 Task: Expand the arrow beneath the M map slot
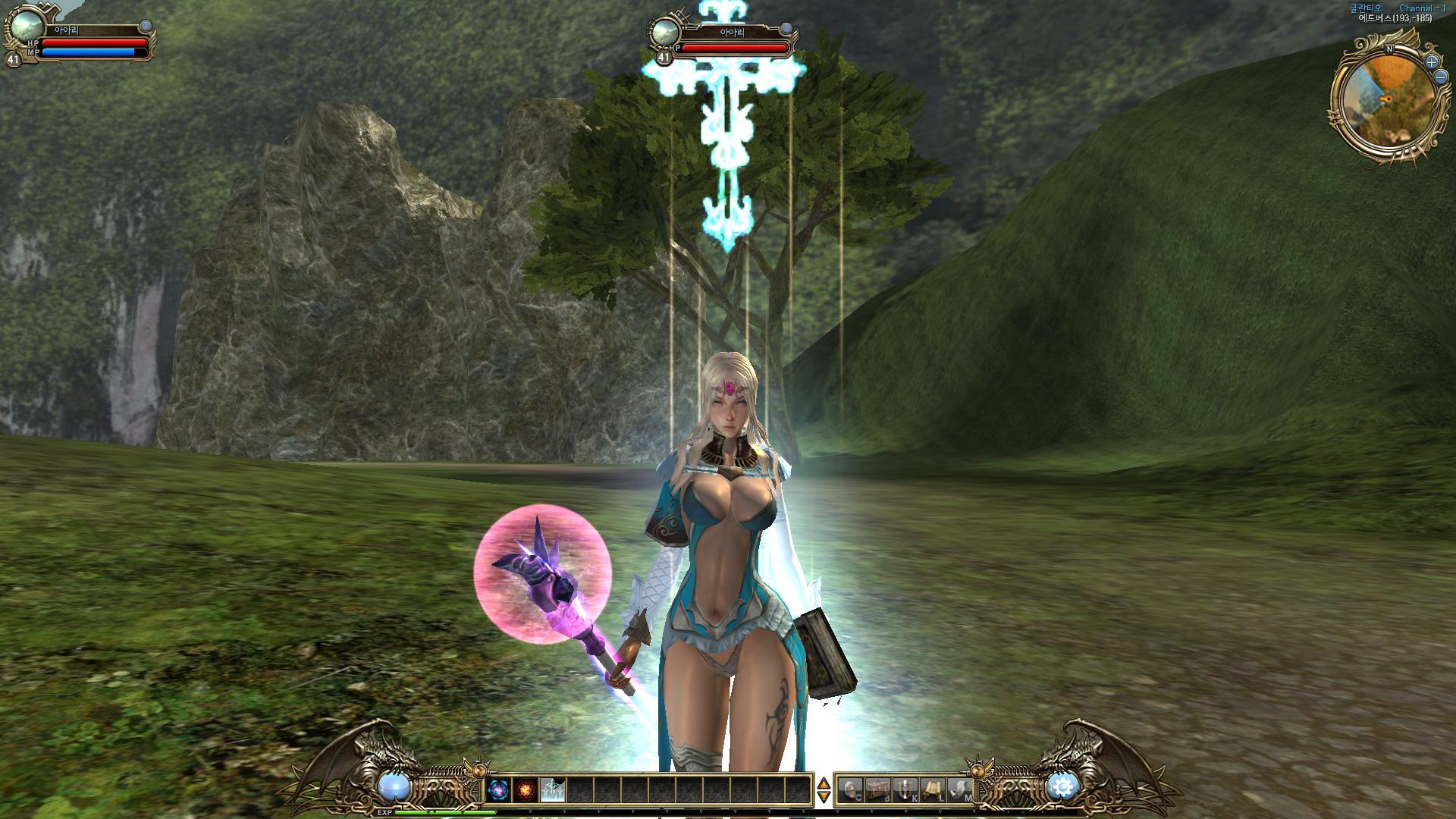coord(974,810)
